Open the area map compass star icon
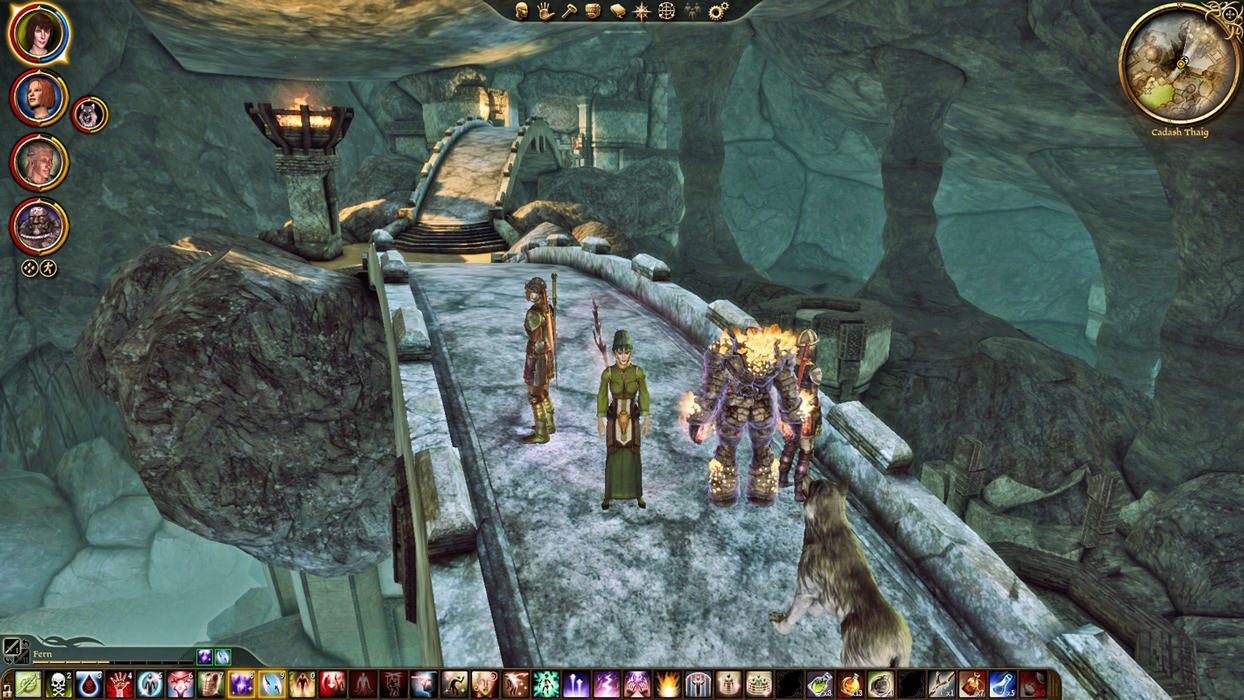Viewport: 1244px width, 700px height. pyautogui.click(x=642, y=11)
